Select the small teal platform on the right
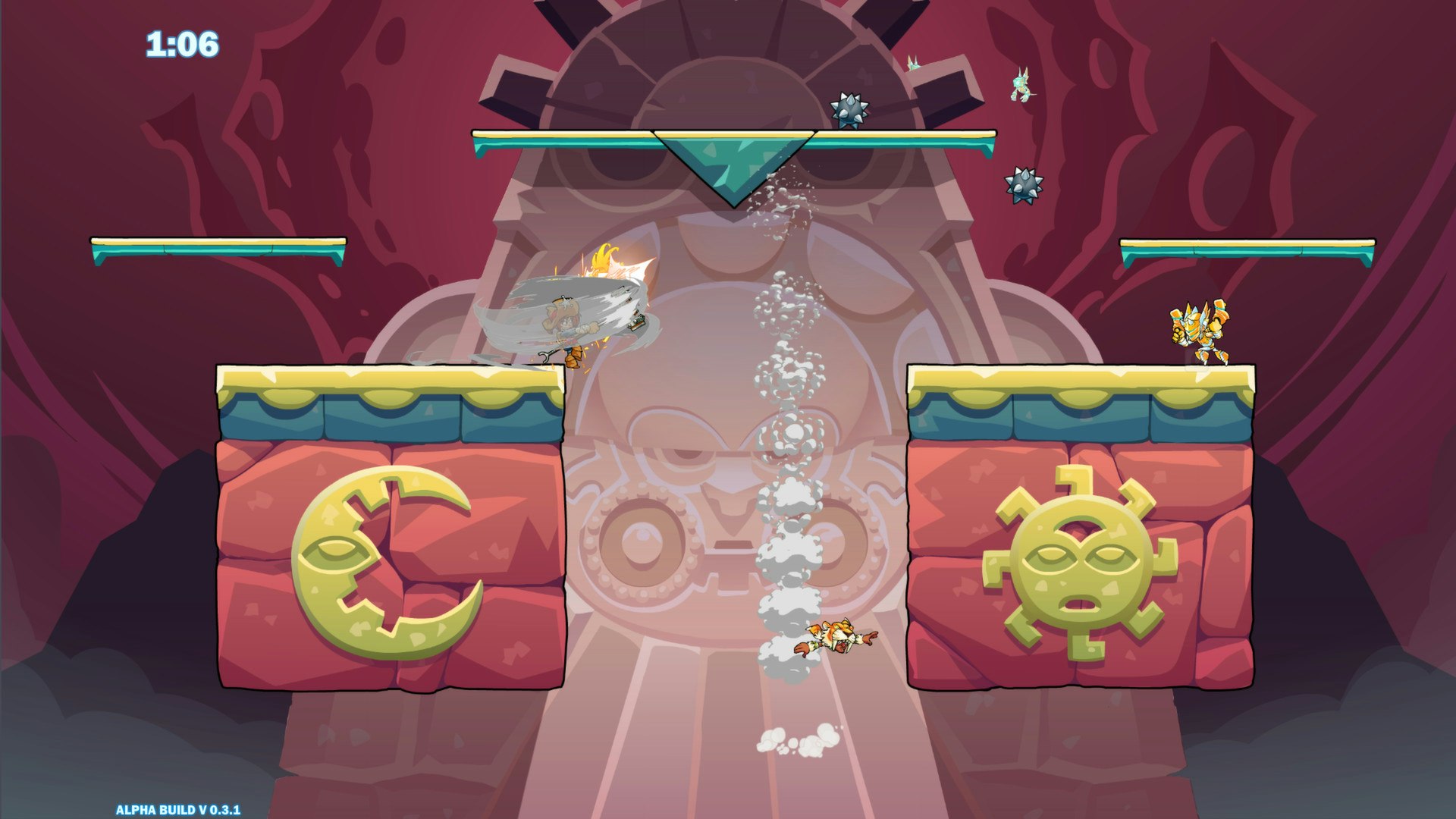Image resolution: width=1456 pixels, height=819 pixels. [1247, 246]
